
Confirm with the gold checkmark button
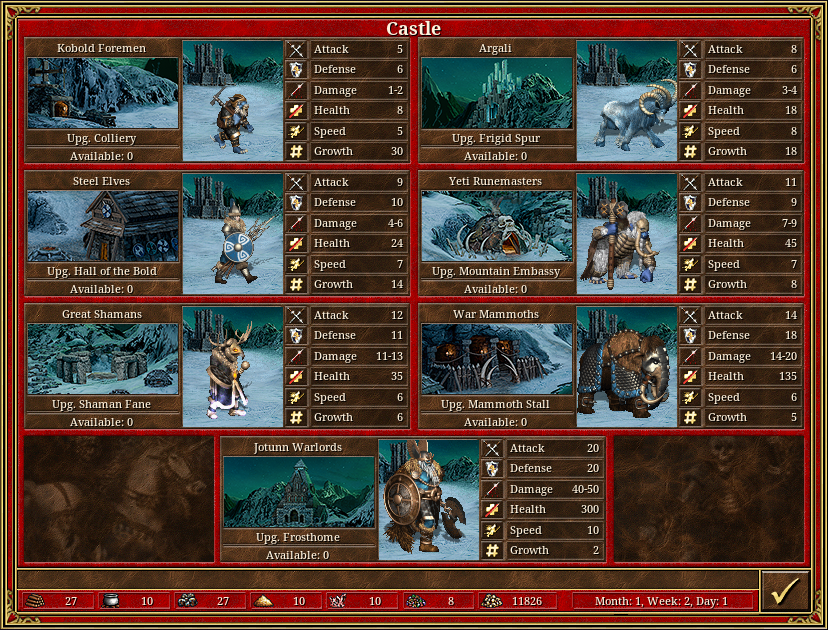[x=784, y=591]
